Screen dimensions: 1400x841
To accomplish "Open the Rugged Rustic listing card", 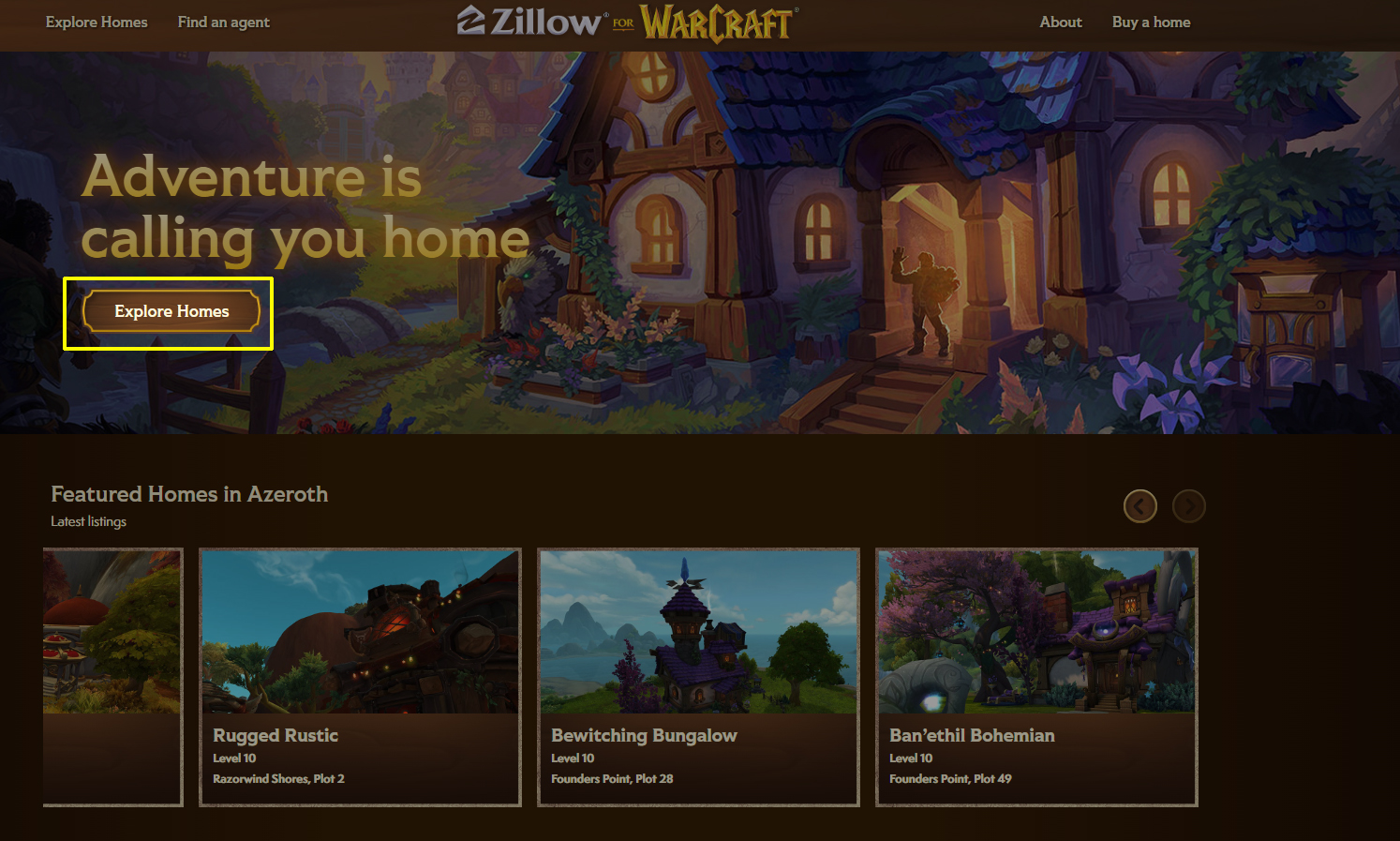I will coord(360,677).
